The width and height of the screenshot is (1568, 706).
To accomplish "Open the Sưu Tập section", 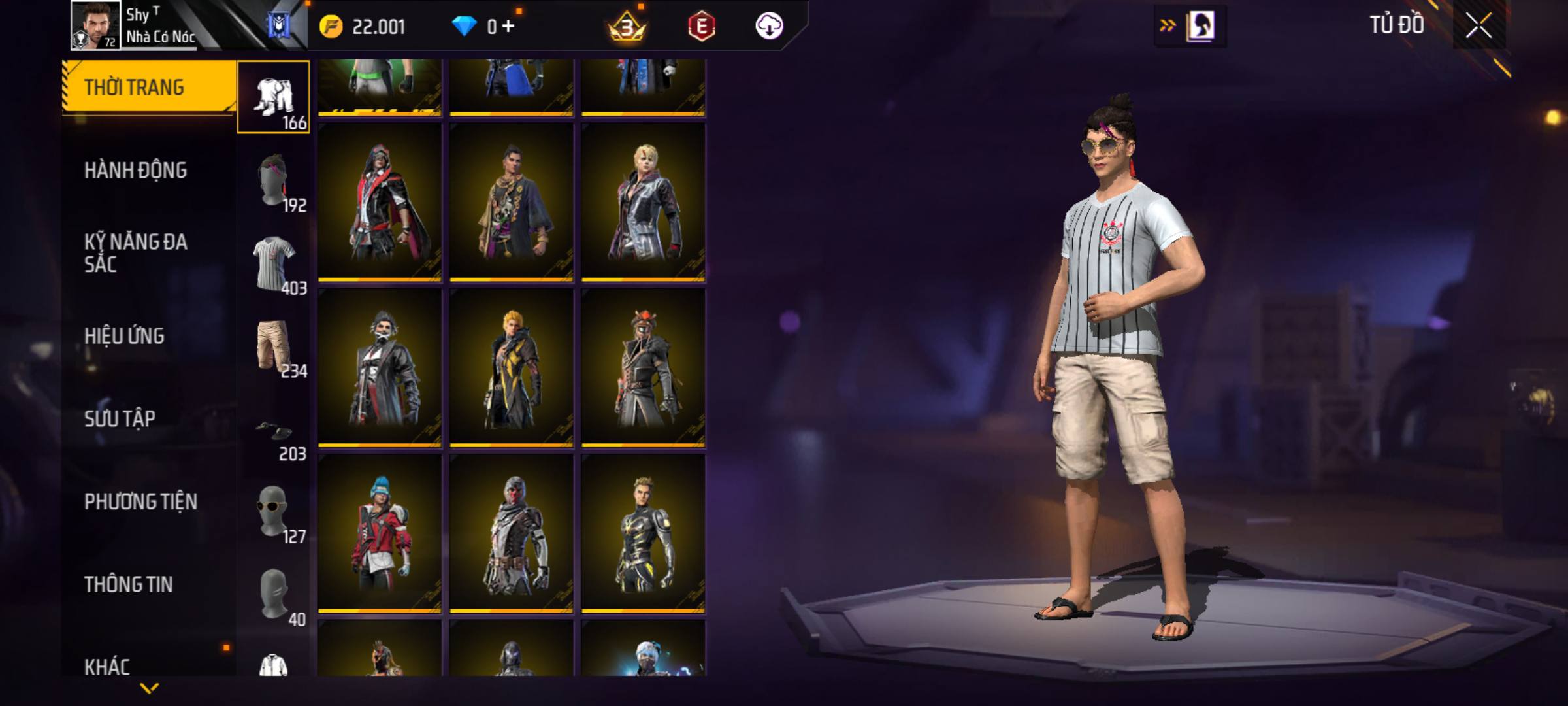I will pyautogui.click(x=120, y=418).
